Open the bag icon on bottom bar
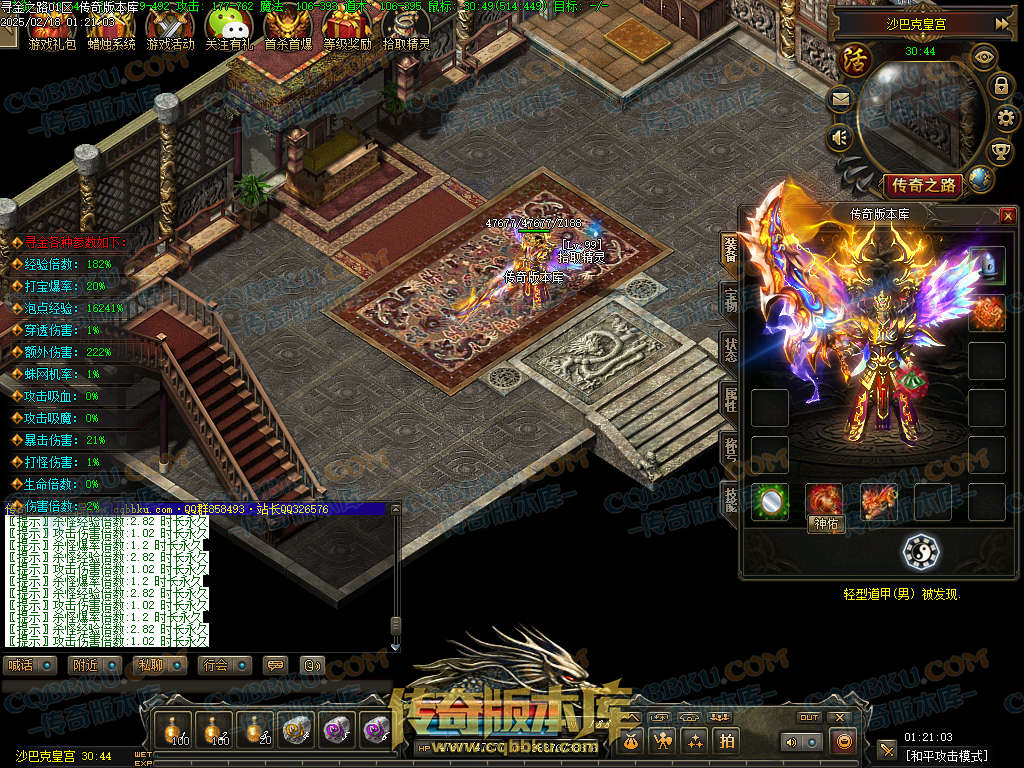1024x768 pixels. click(631, 741)
